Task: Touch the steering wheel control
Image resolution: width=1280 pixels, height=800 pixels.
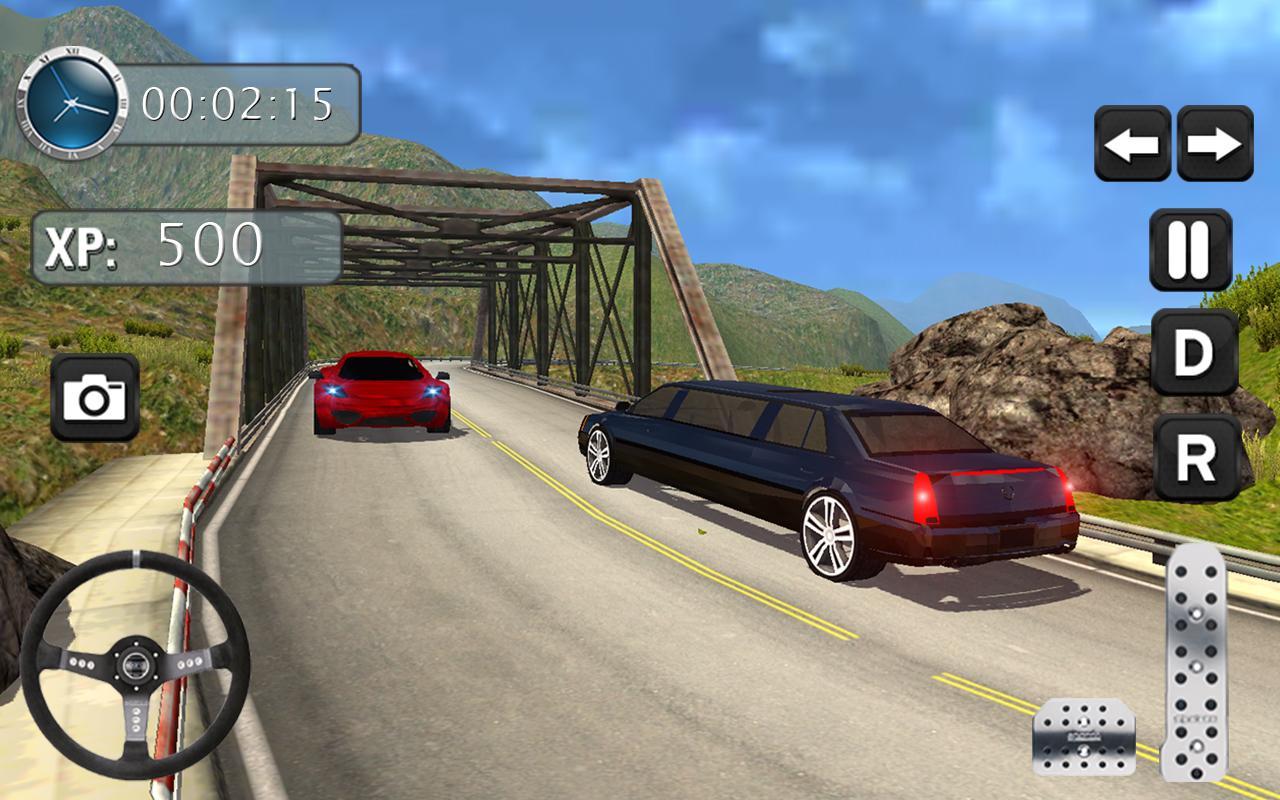Action: tap(134, 664)
